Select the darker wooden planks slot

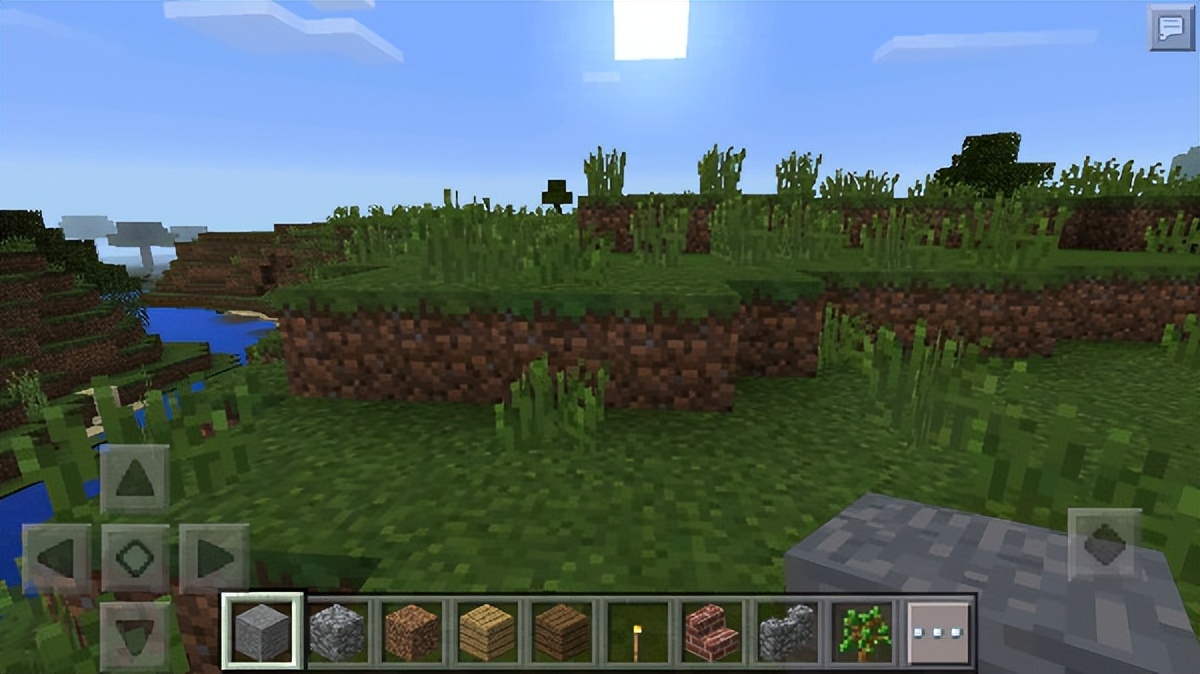tap(562, 633)
